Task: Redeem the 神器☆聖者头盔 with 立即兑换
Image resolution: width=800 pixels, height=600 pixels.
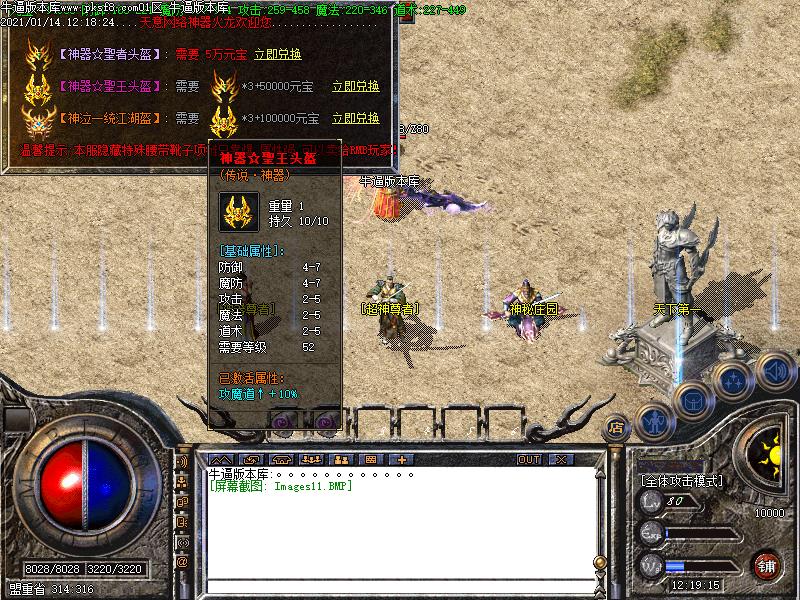Action: [277, 54]
